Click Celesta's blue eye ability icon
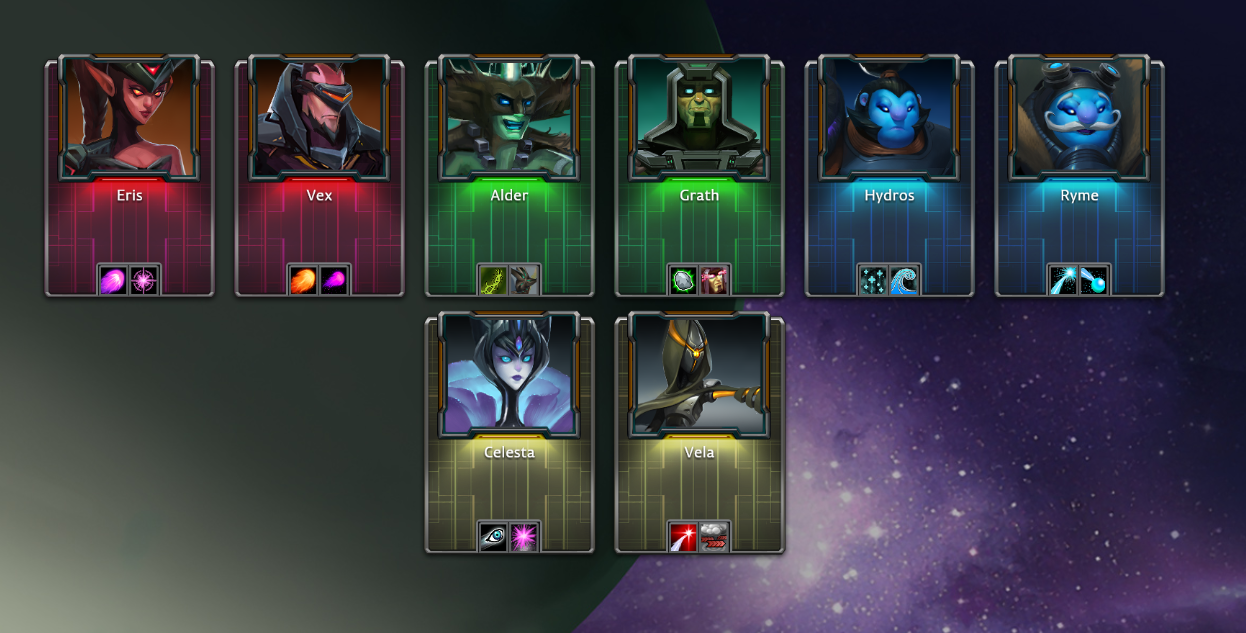1246x633 pixels. [494, 538]
